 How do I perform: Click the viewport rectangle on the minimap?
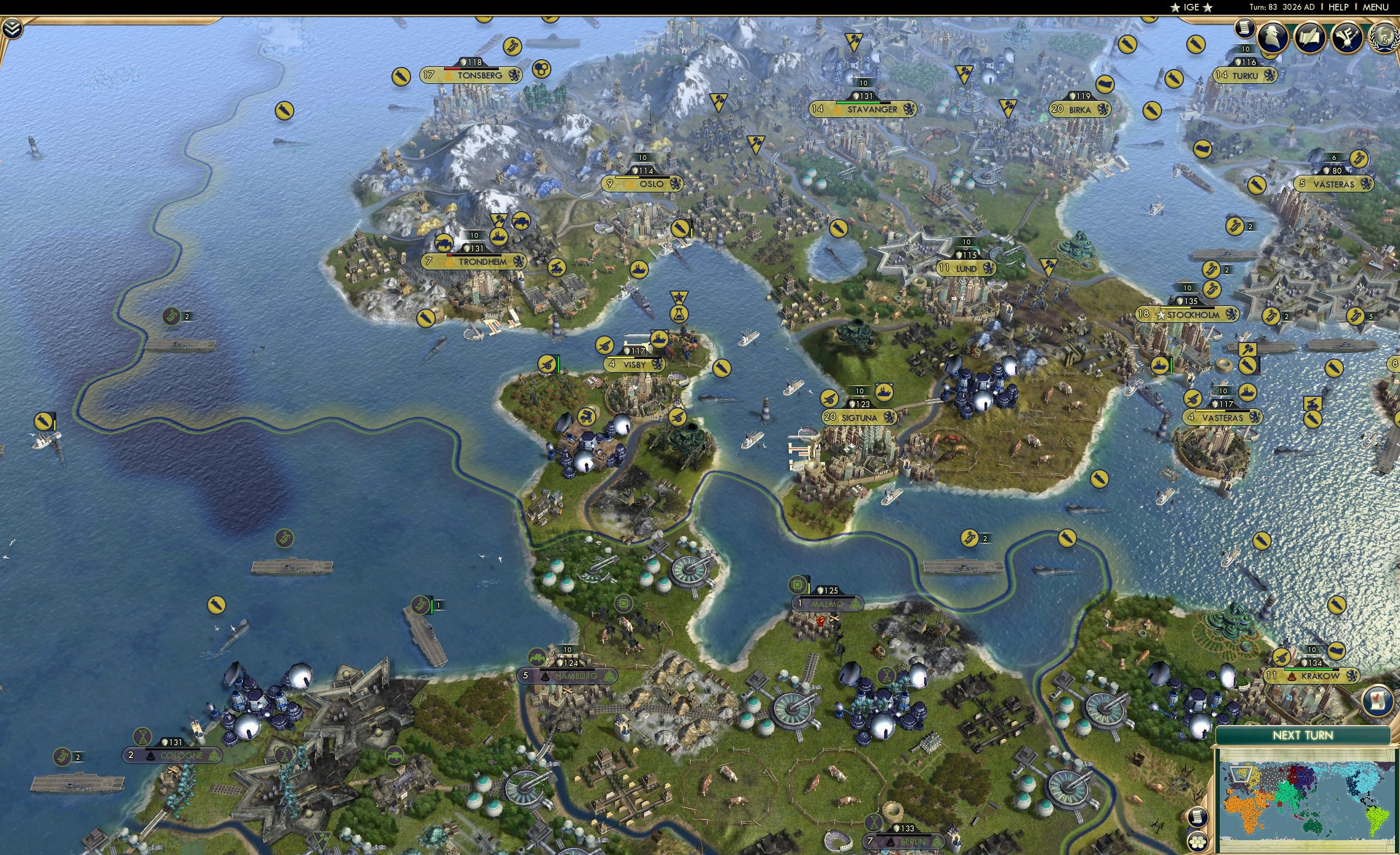pyautogui.click(x=1241, y=775)
